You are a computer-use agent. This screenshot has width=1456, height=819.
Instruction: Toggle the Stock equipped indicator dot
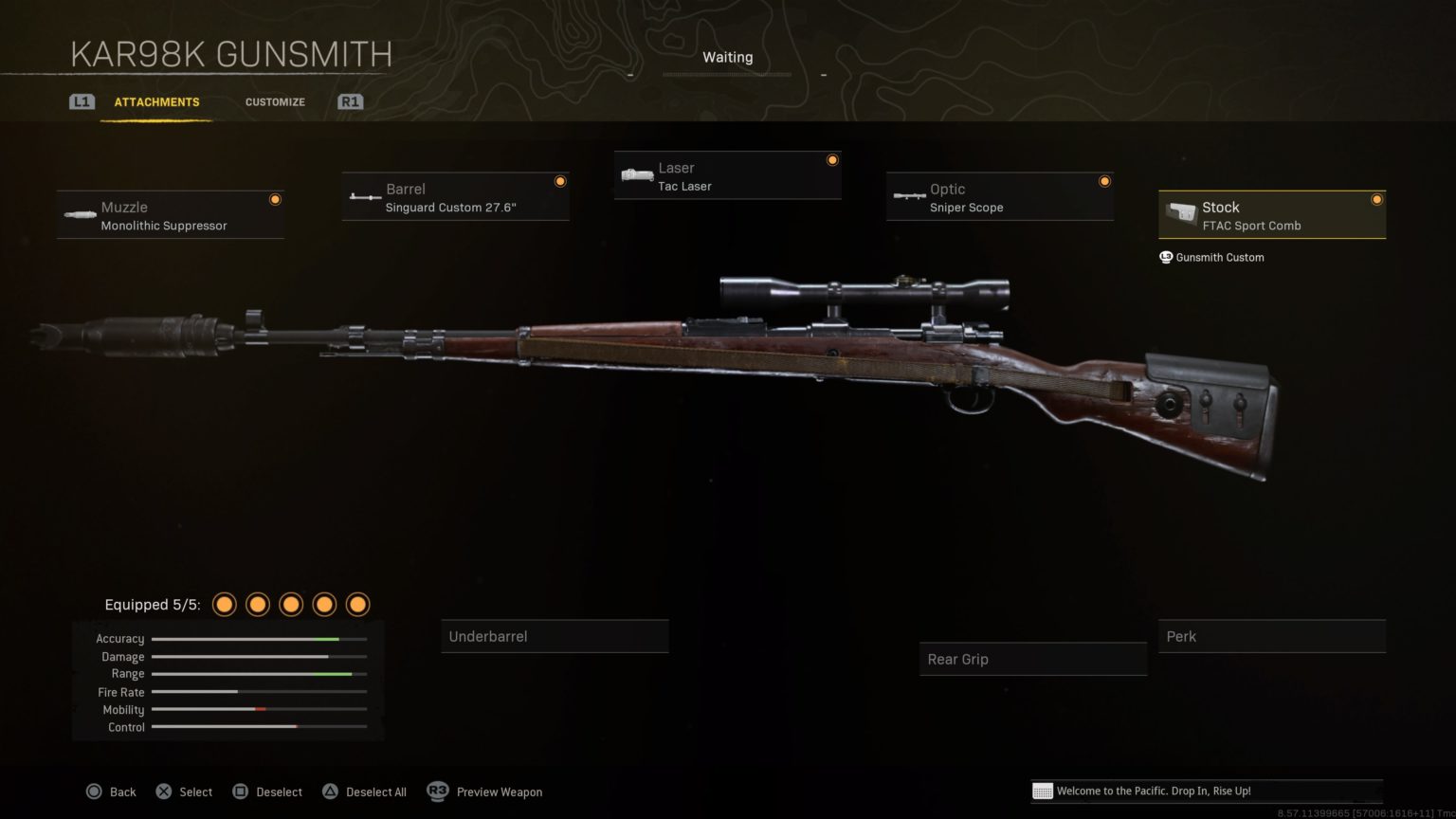pos(1377,199)
